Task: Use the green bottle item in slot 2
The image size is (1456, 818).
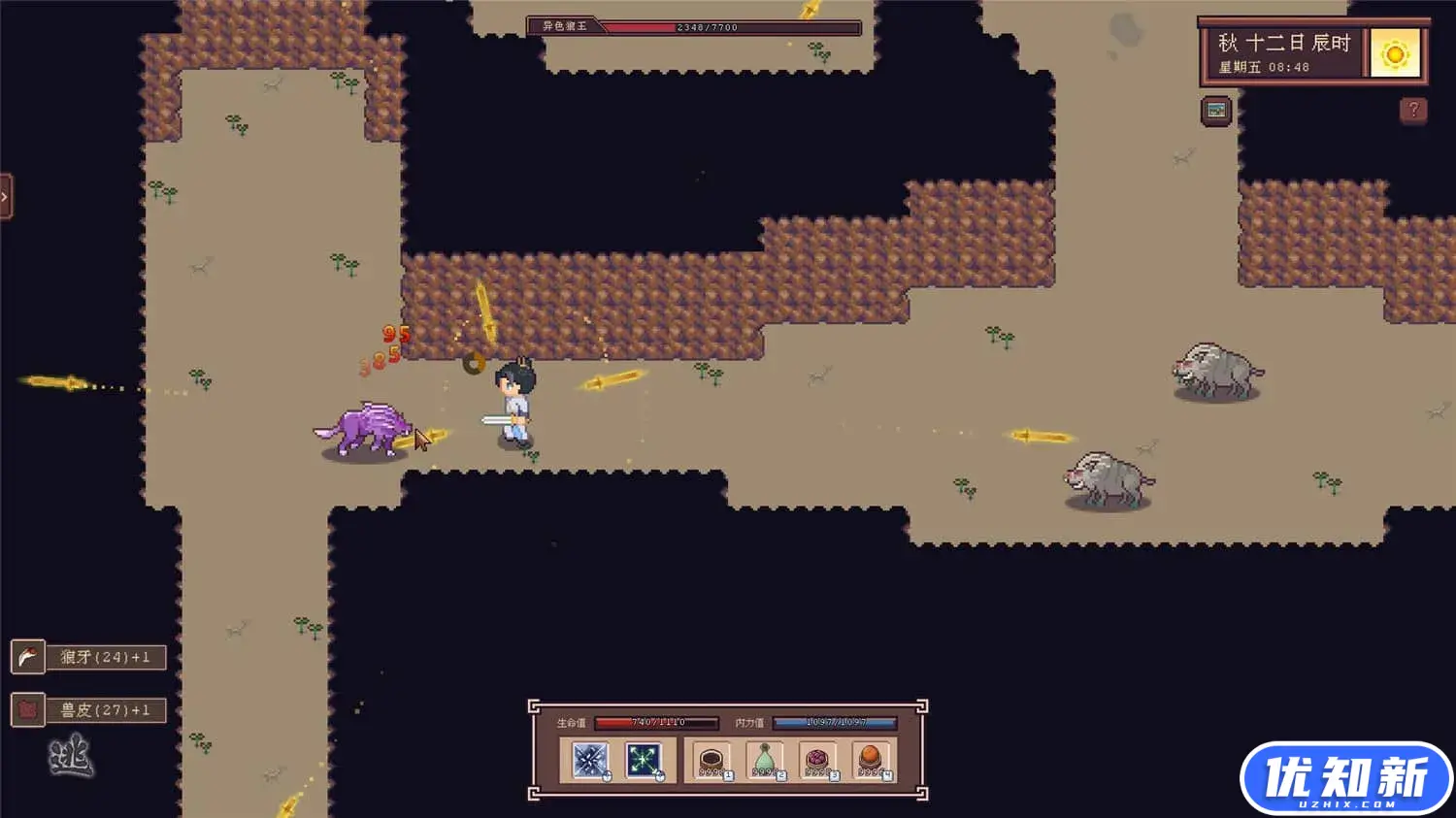Action: [x=764, y=760]
